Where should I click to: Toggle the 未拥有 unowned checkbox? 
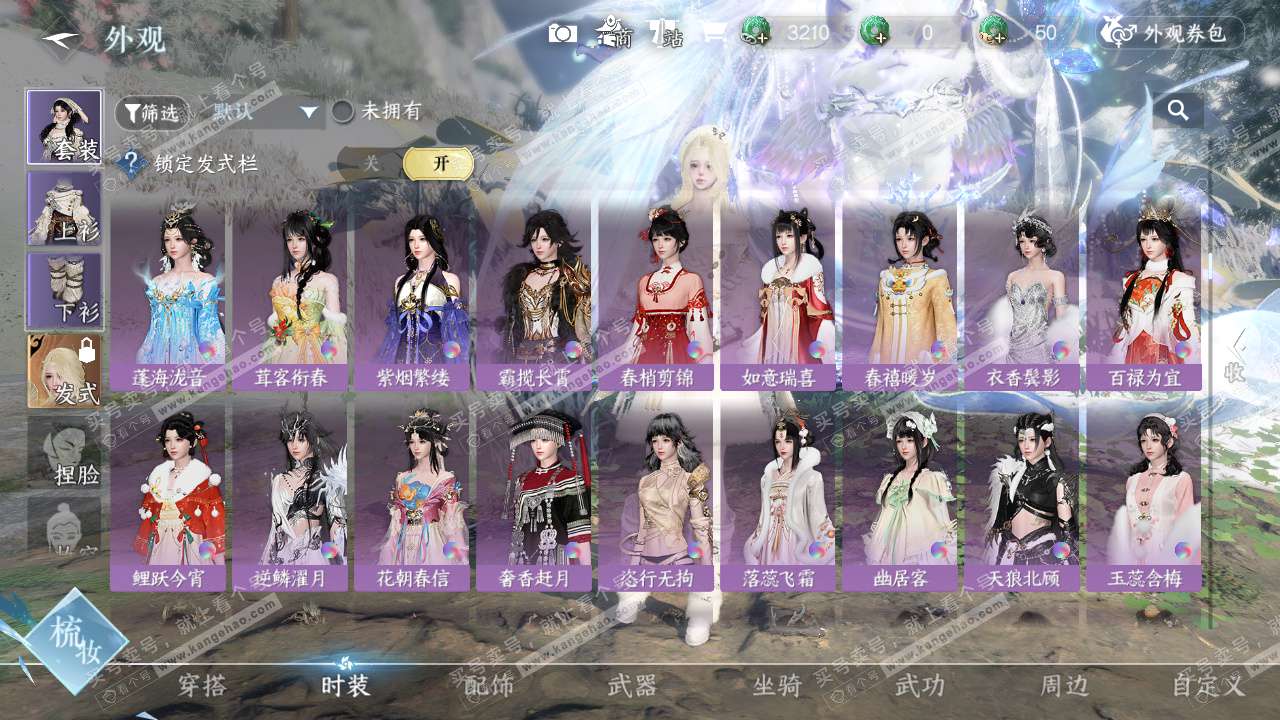pyautogui.click(x=343, y=112)
